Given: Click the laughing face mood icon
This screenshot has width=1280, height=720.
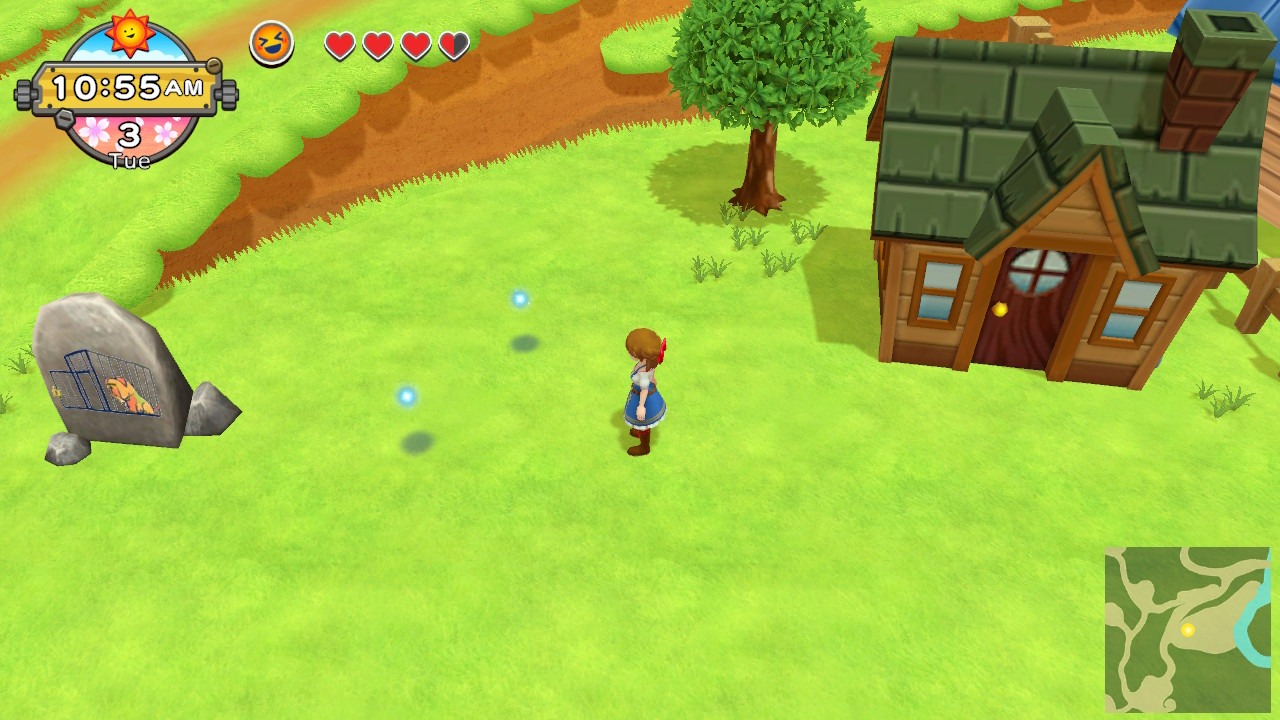Looking at the screenshot, I should 271,43.
